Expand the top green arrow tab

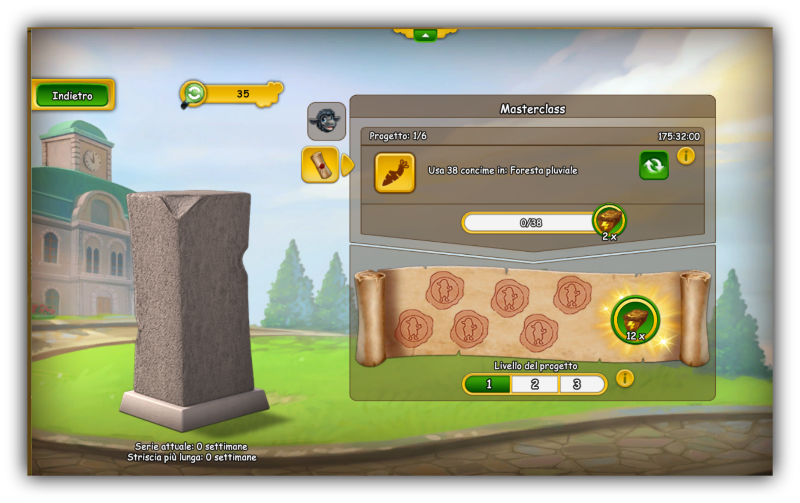tap(425, 34)
